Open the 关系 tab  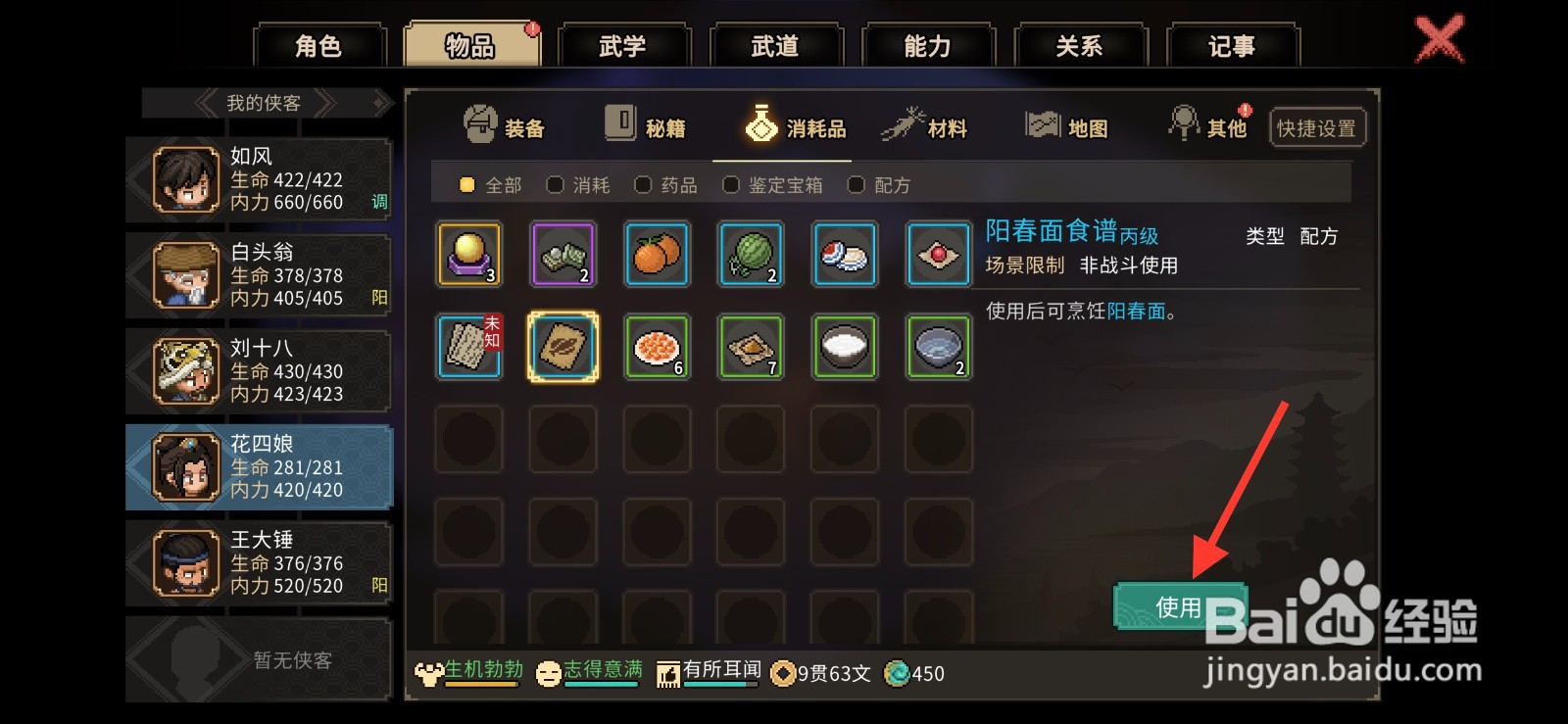pos(1082,43)
